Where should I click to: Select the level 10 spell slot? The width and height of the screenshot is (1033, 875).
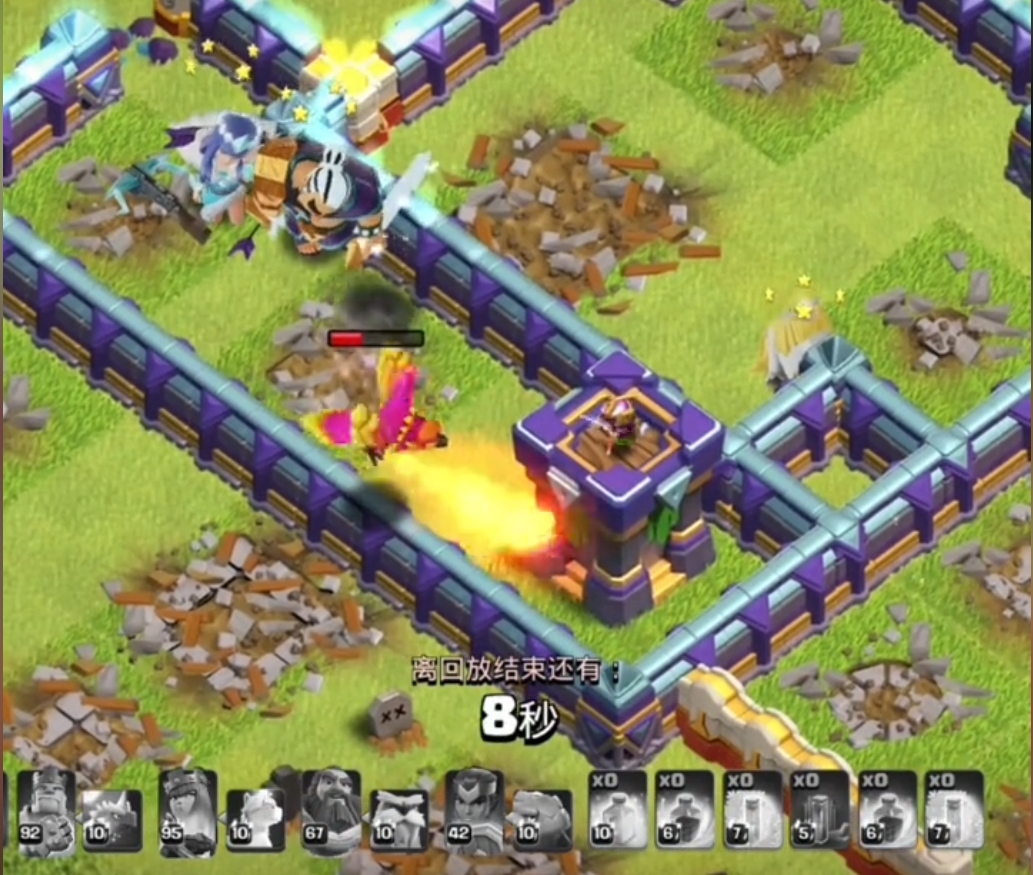coord(617,810)
